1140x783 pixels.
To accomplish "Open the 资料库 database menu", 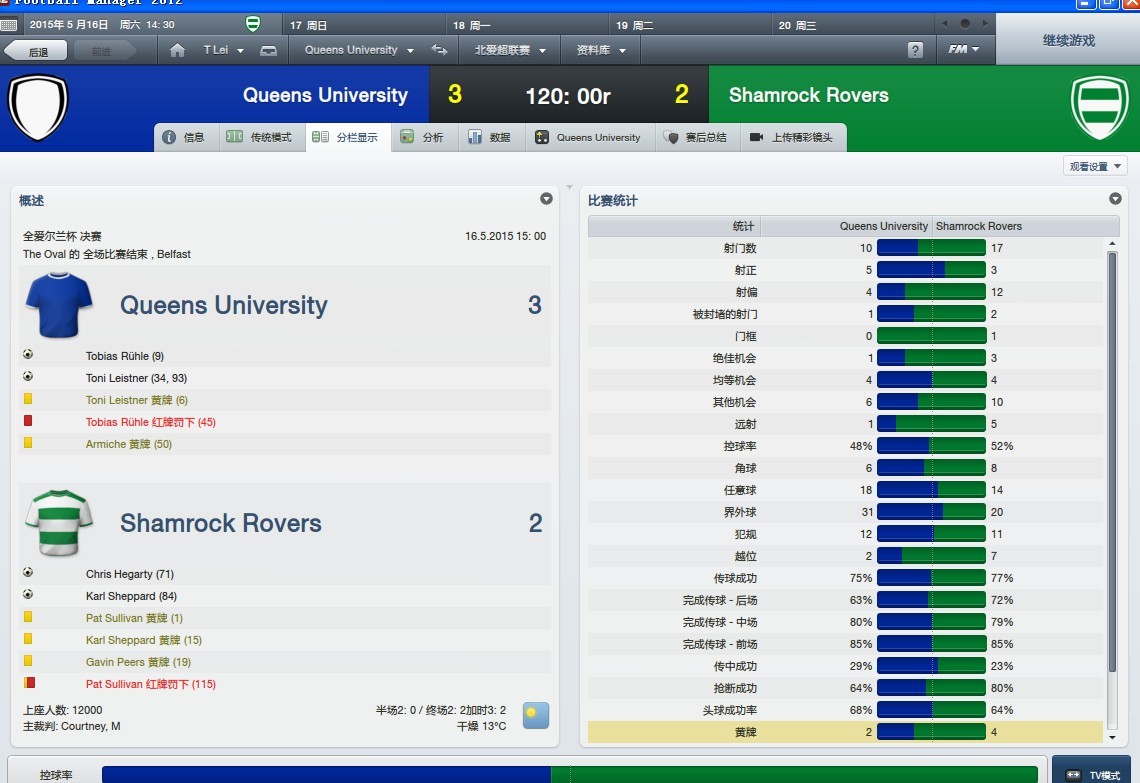I will point(601,50).
